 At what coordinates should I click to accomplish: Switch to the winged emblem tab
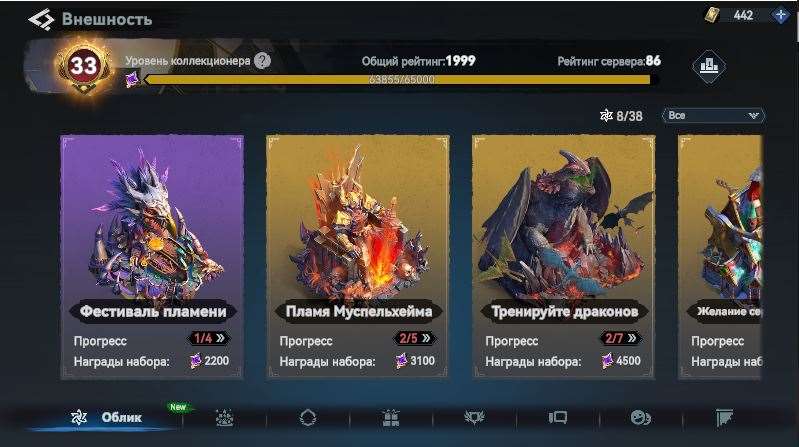point(474,418)
